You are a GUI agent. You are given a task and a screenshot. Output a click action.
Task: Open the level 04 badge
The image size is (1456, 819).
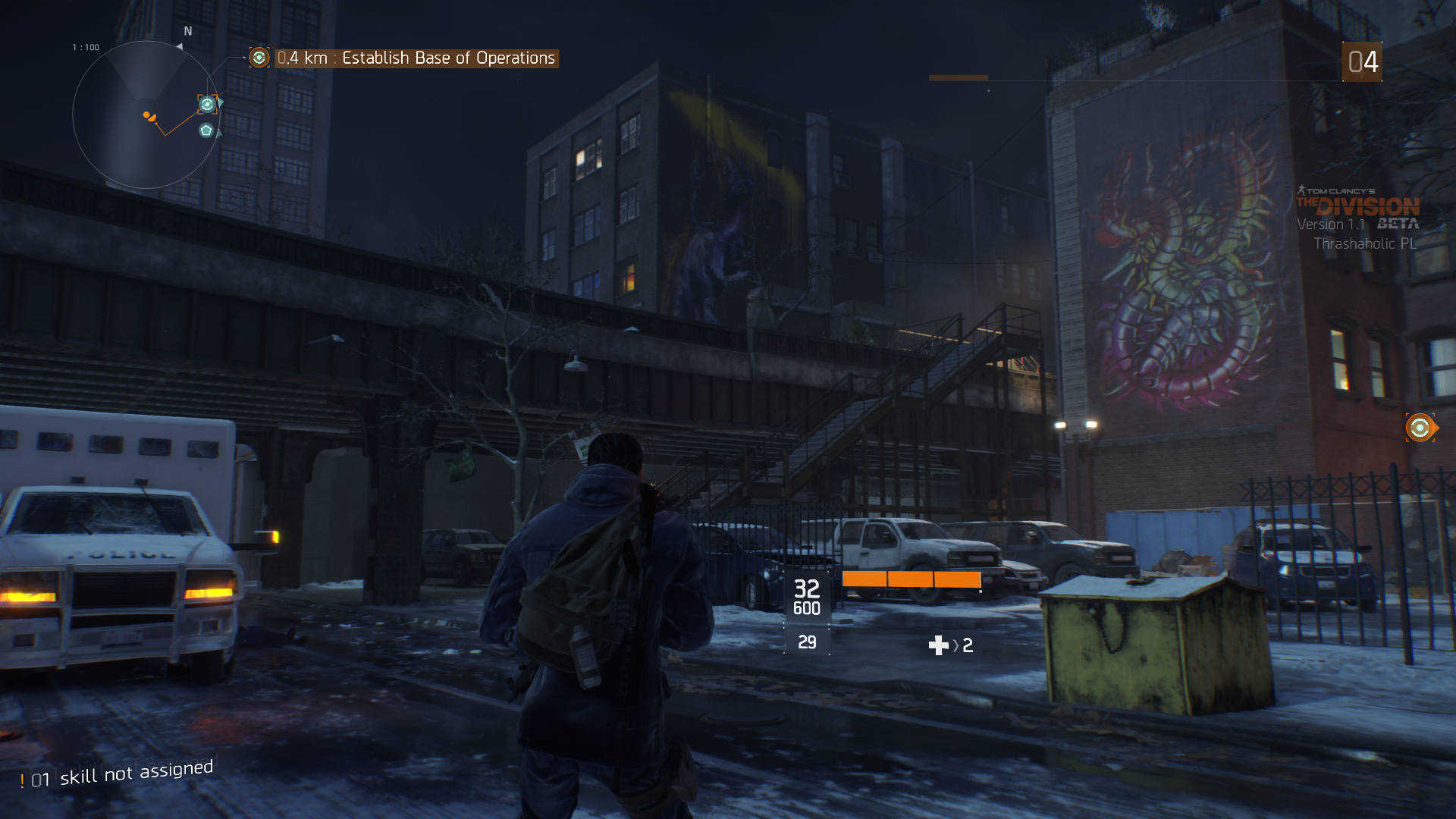1362,62
